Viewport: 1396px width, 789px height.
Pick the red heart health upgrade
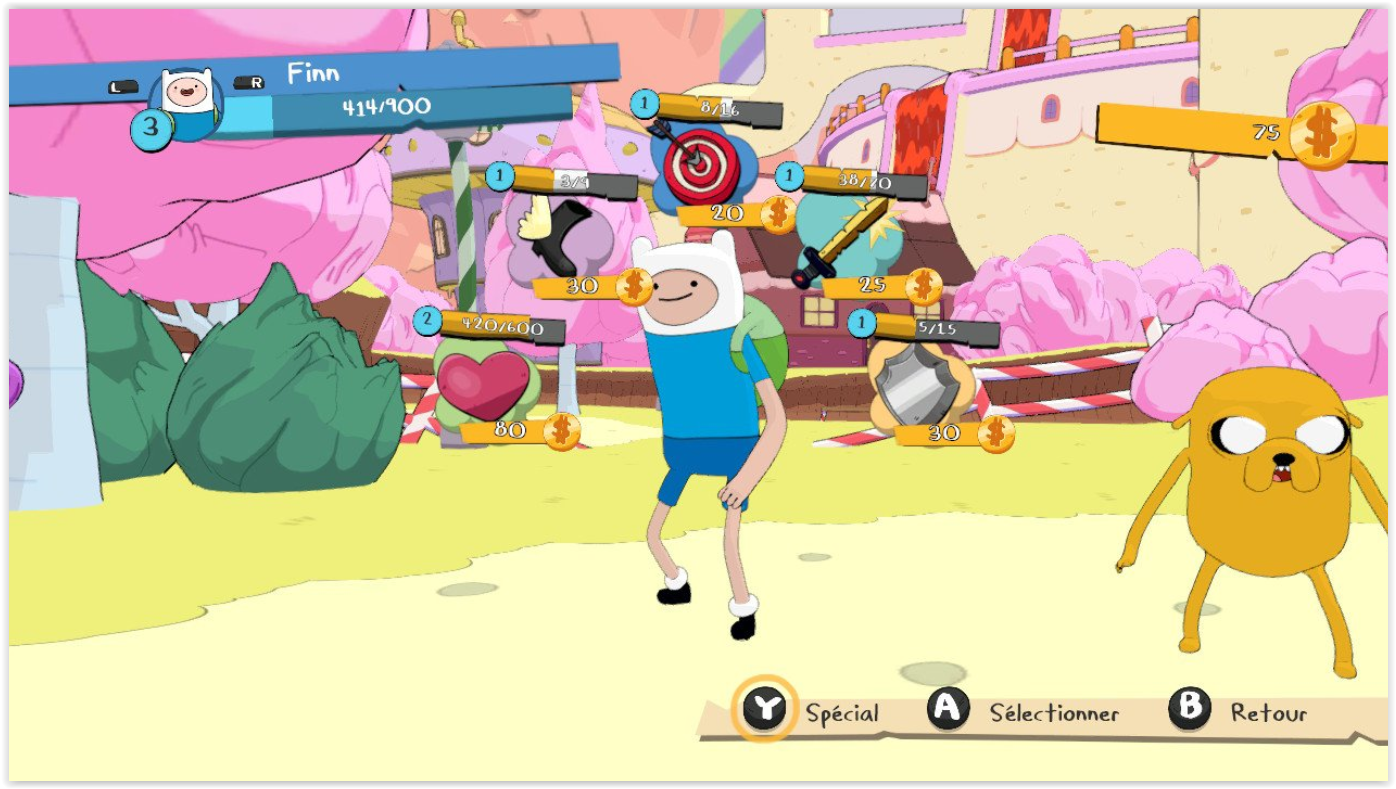(484, 385)
